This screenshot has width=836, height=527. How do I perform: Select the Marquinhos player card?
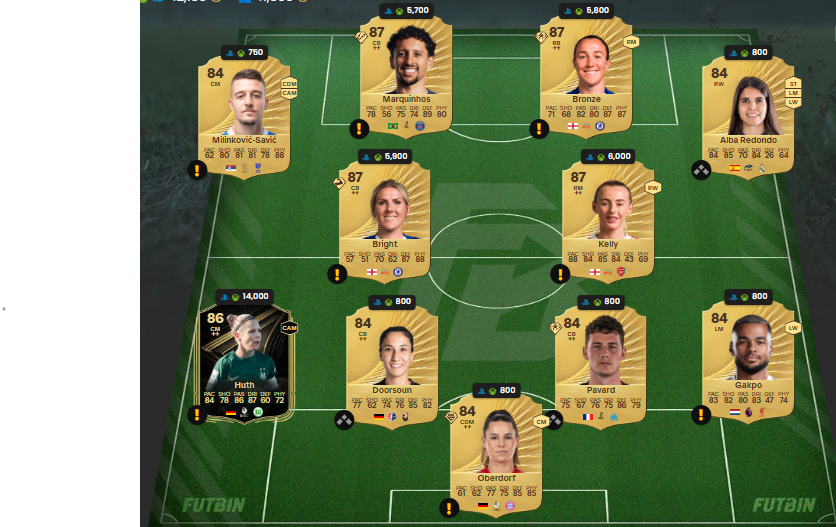(x=405, y=75)
